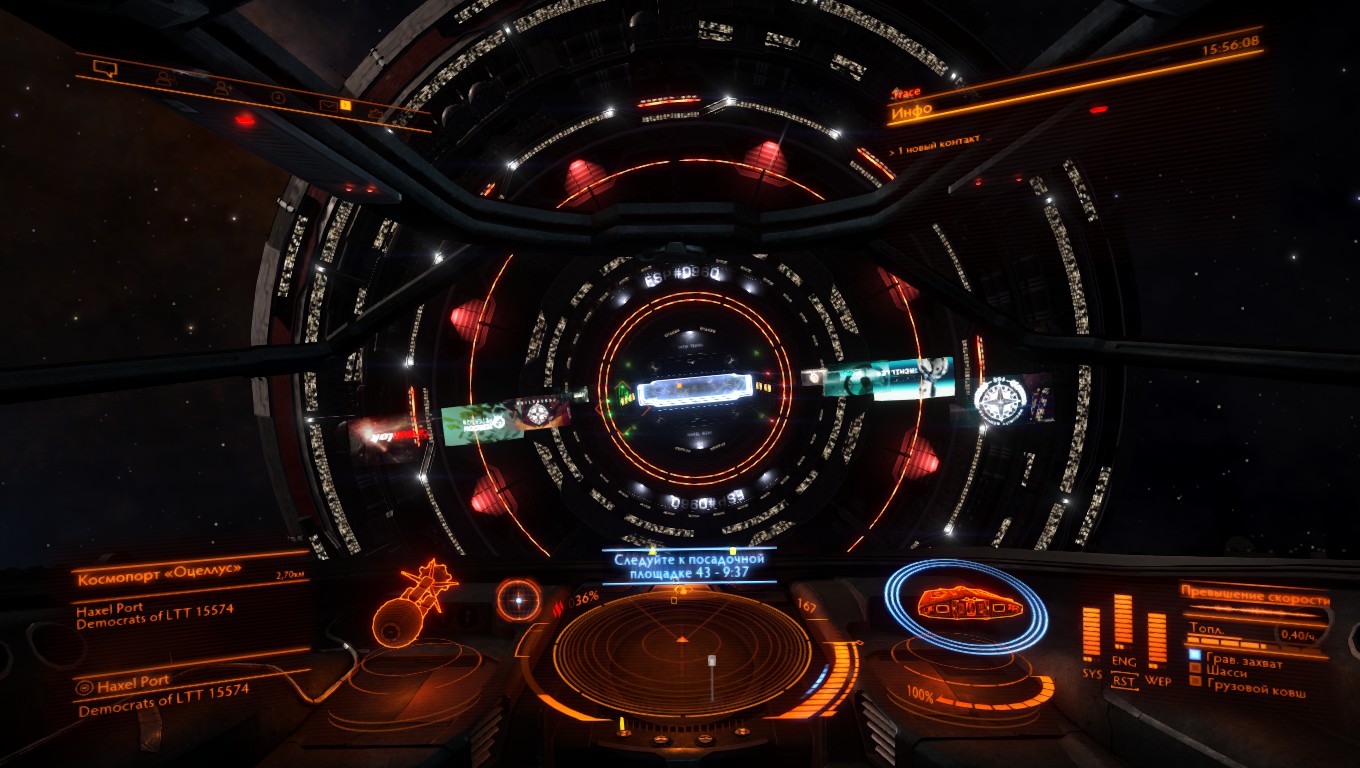Select the red target crosshair icon near radar
The height and width of the screenshot is (768, 1360).
click(x=518, y=601)
